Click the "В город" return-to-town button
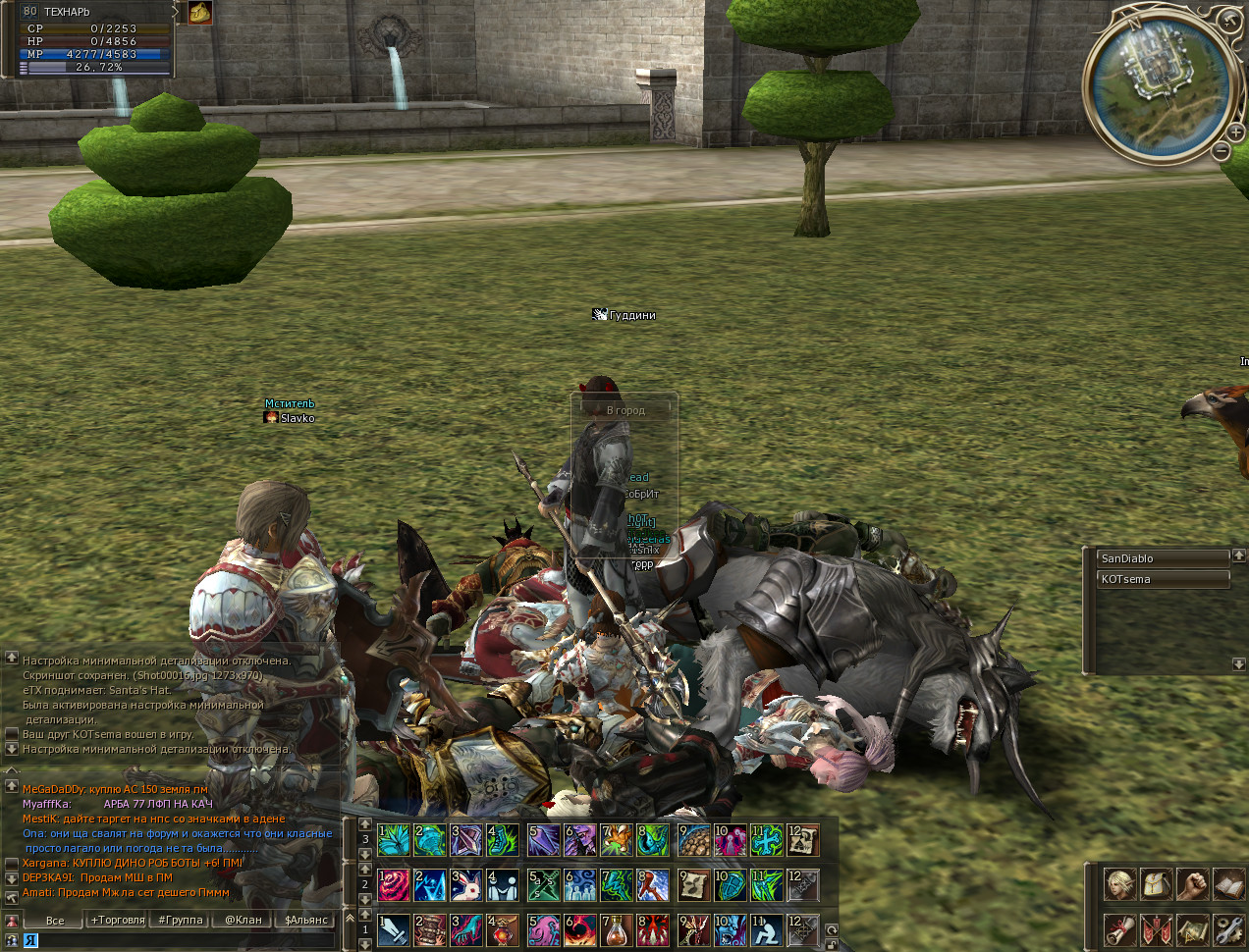The image size is (1249, 952). (625, 410)
